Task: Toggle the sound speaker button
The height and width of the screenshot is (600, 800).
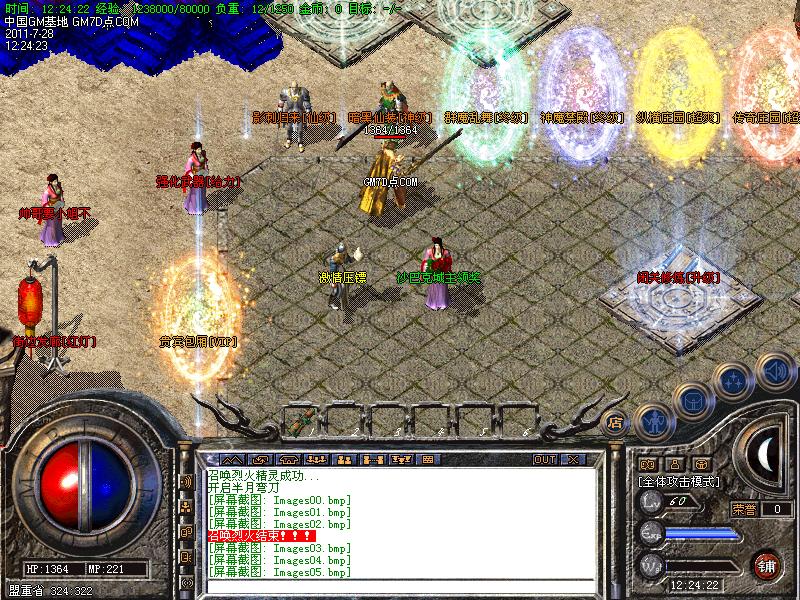Action: 776,371
